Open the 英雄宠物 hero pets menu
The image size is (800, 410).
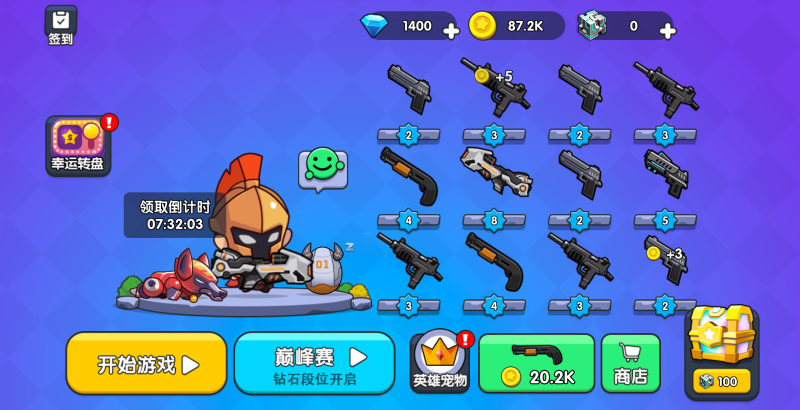coord(441,362)
